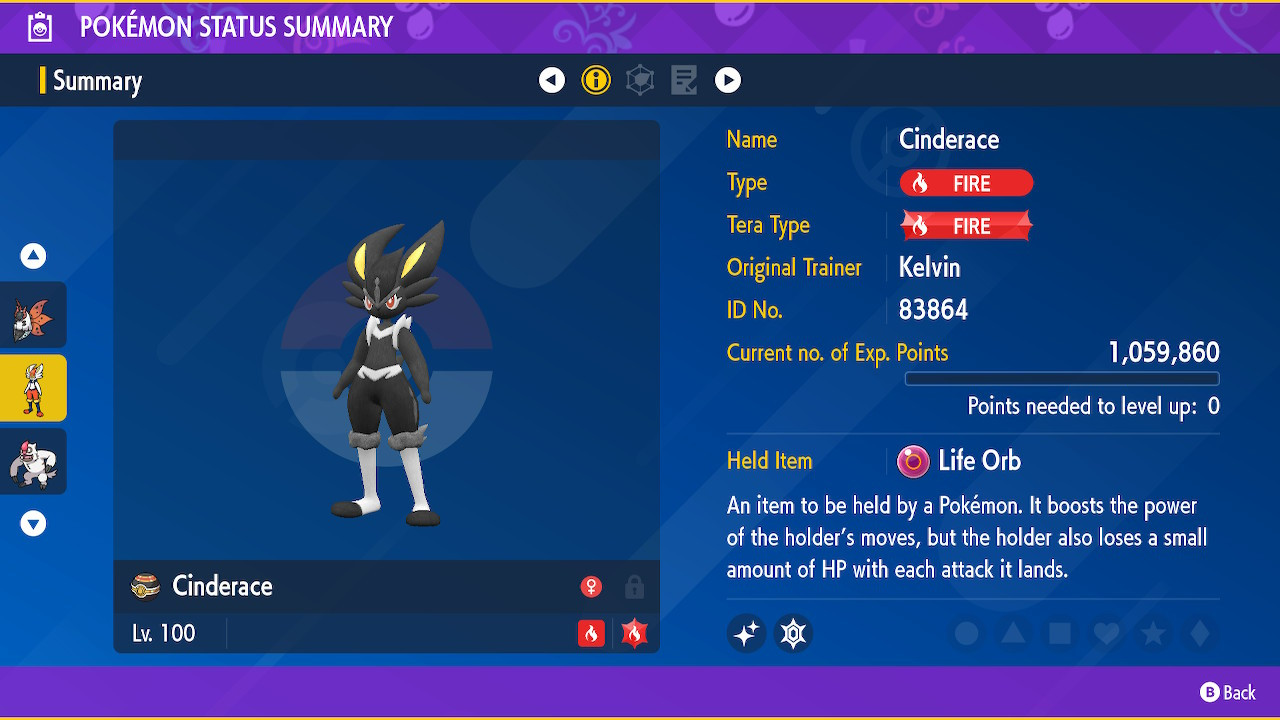The height and width of the screenshot is (720, 1280).
Task: Toggle the lock icon beside gender symbol
Action: tap(634, 588)
